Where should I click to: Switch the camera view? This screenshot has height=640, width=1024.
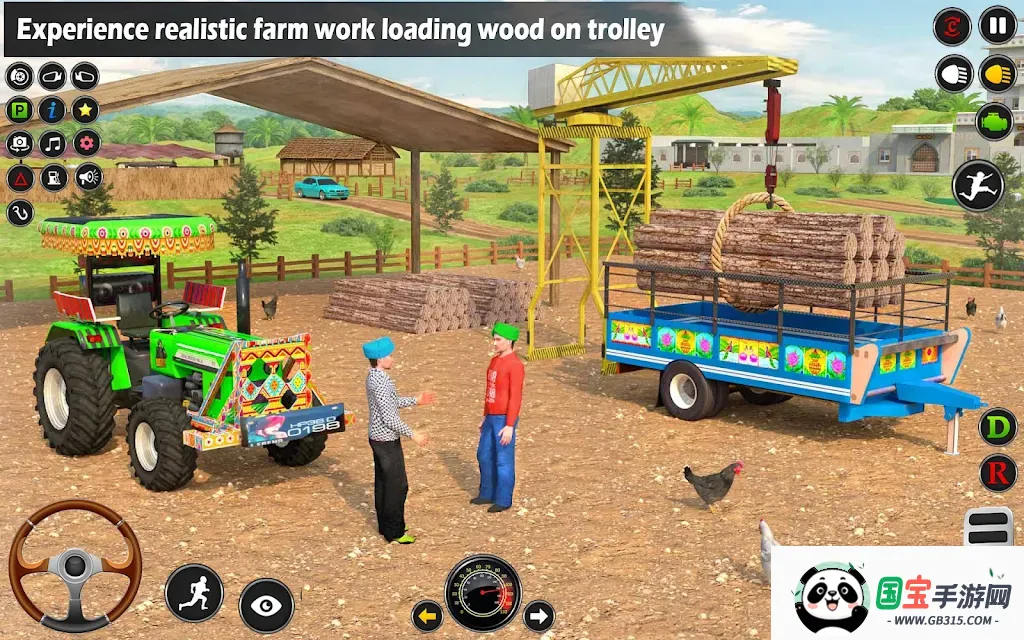19,144
